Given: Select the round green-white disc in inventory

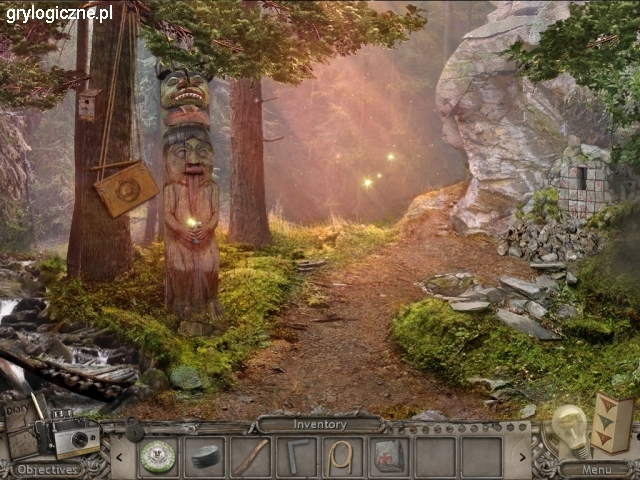Looking at the screenshot, I should click(x=158, y=457).
